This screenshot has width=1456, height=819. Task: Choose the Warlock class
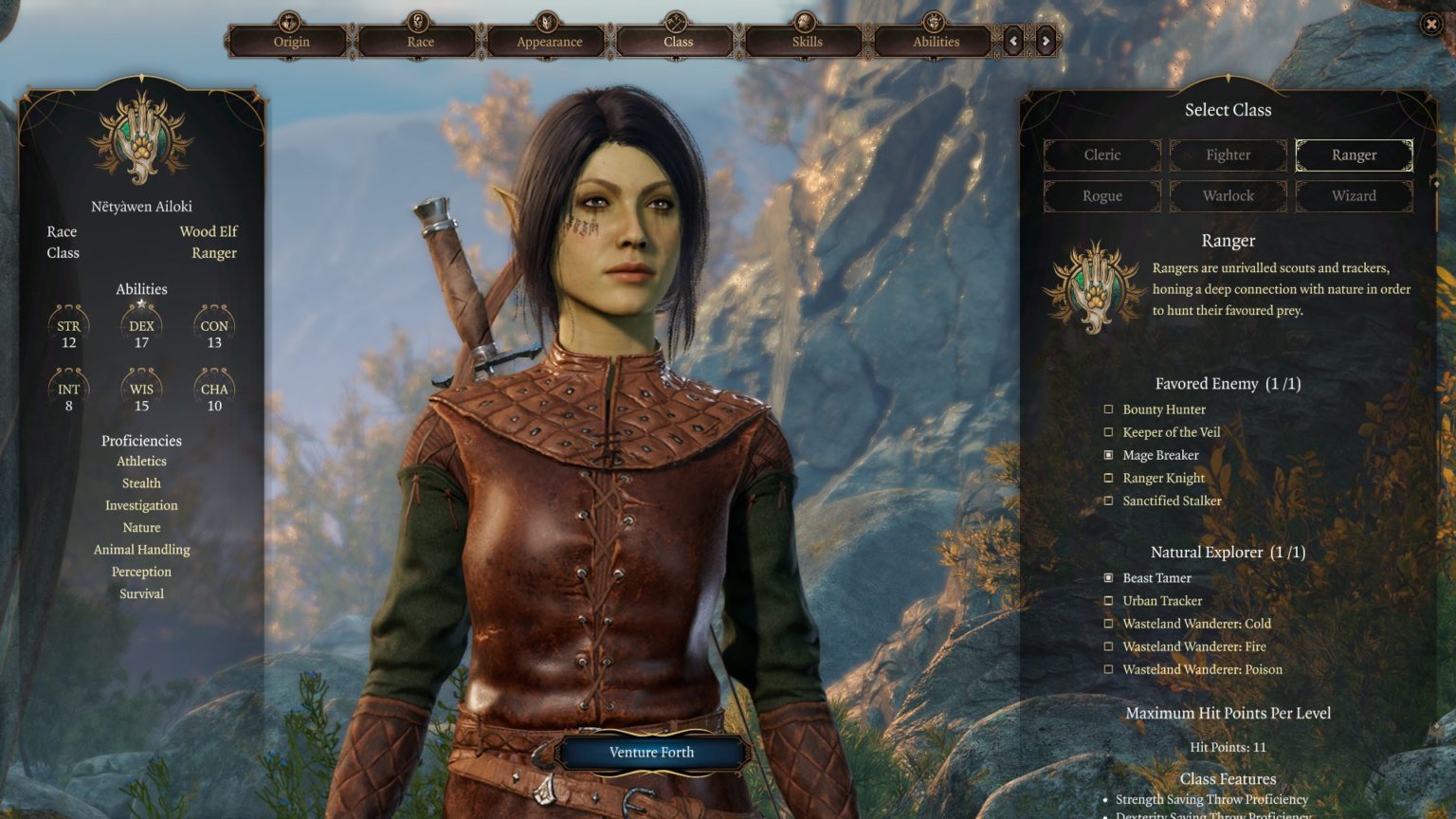(1228, 195)
